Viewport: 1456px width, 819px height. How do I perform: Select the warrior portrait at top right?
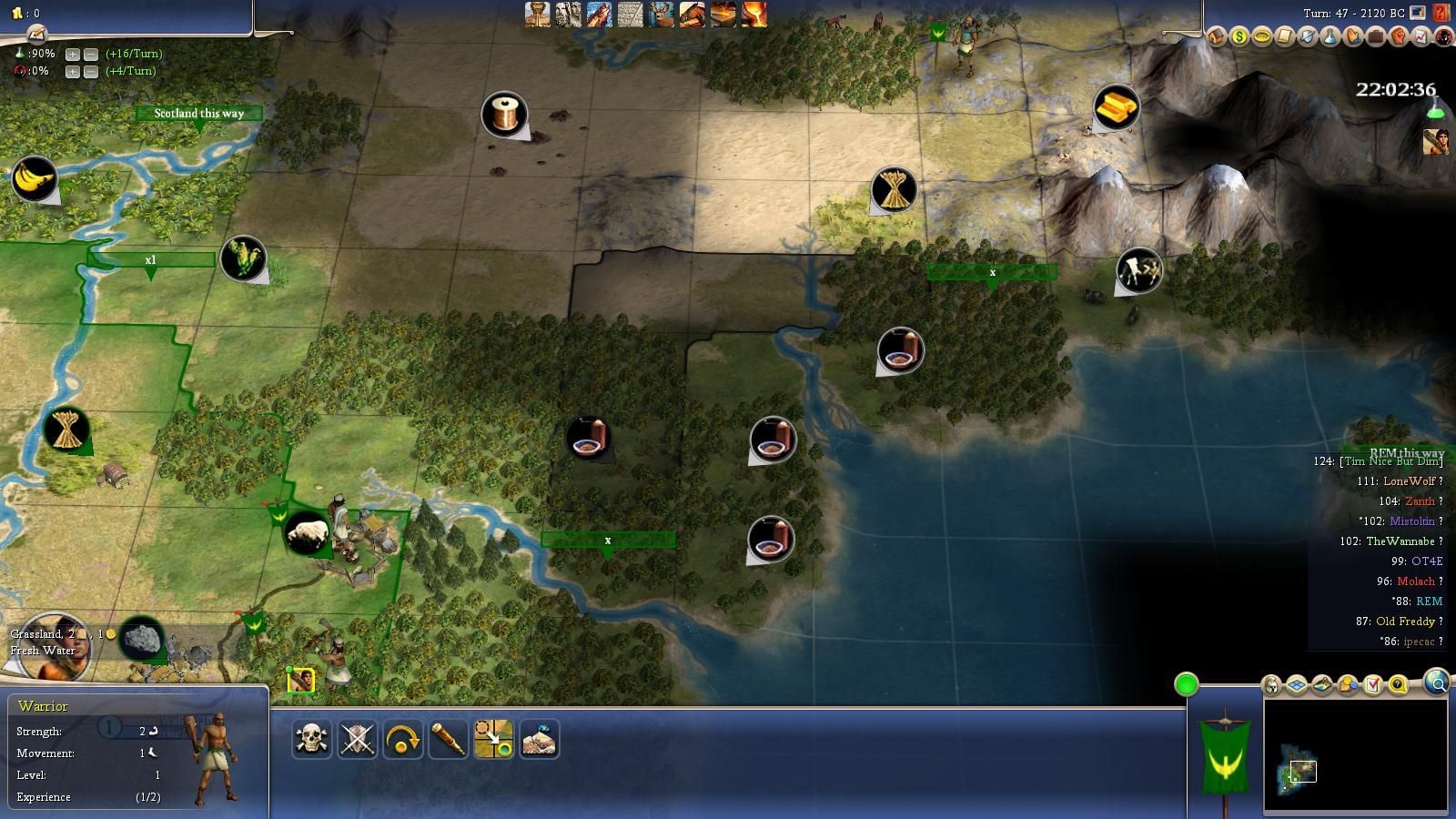tap(1436, 142)
